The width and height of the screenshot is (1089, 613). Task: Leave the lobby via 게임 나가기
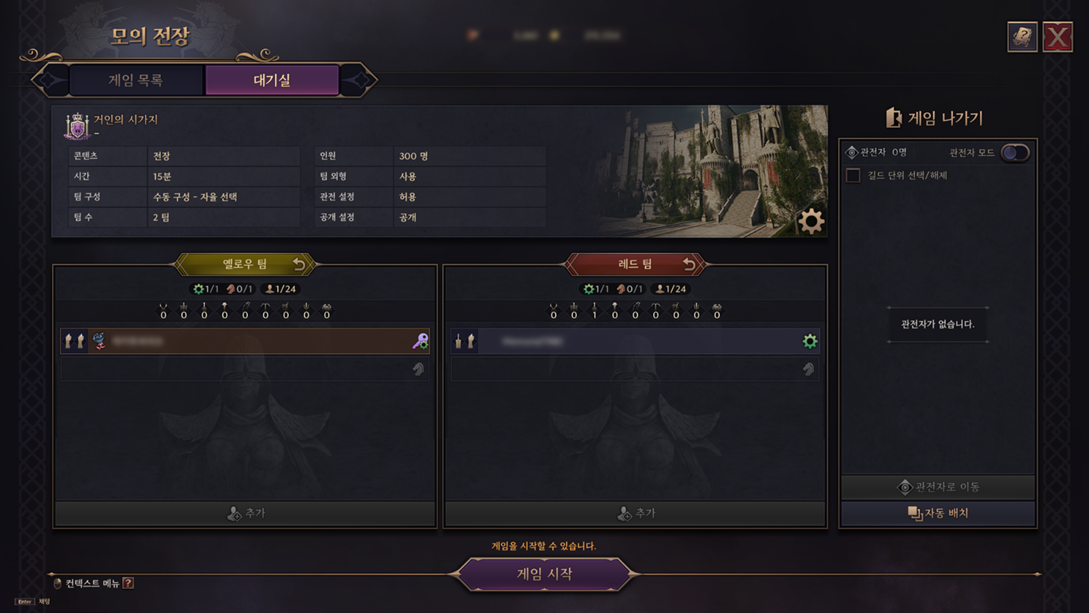(x=936, y=118)
